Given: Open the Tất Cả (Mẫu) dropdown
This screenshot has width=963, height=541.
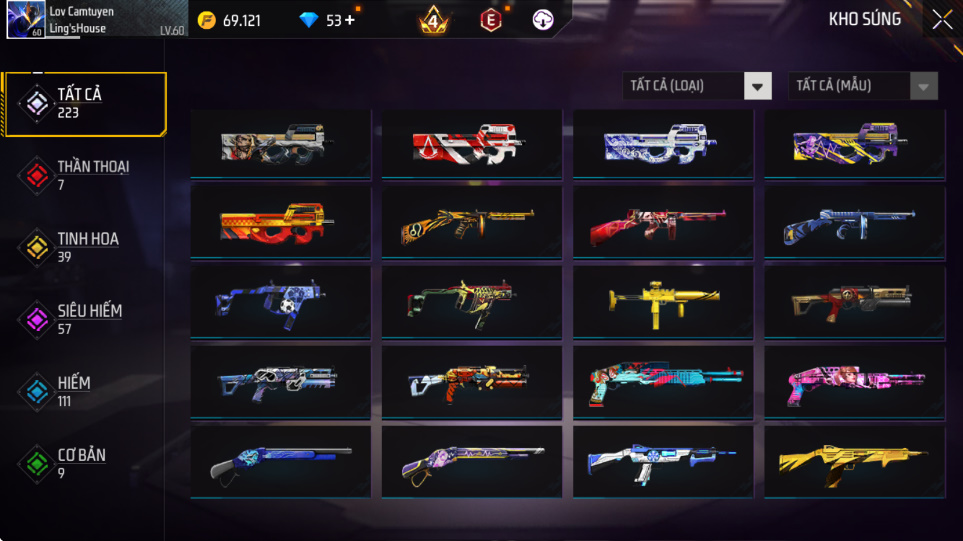Looking at the screenshot, I should pos(863,86).
